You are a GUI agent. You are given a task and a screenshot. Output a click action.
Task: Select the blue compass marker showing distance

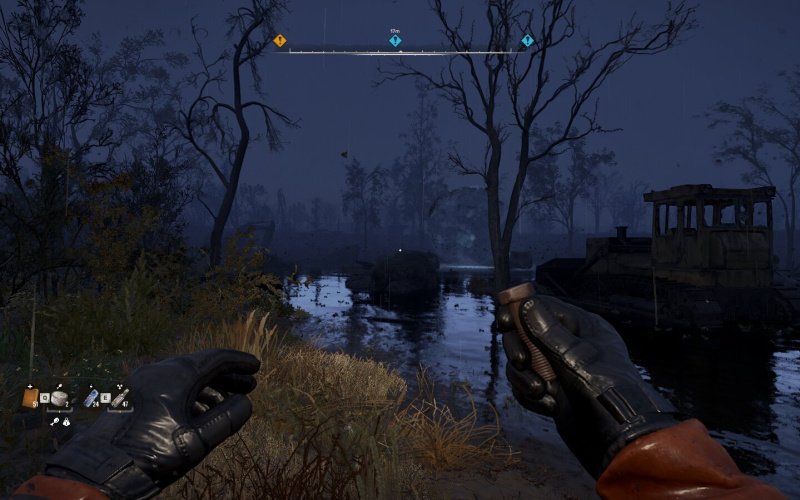[395, 41]
